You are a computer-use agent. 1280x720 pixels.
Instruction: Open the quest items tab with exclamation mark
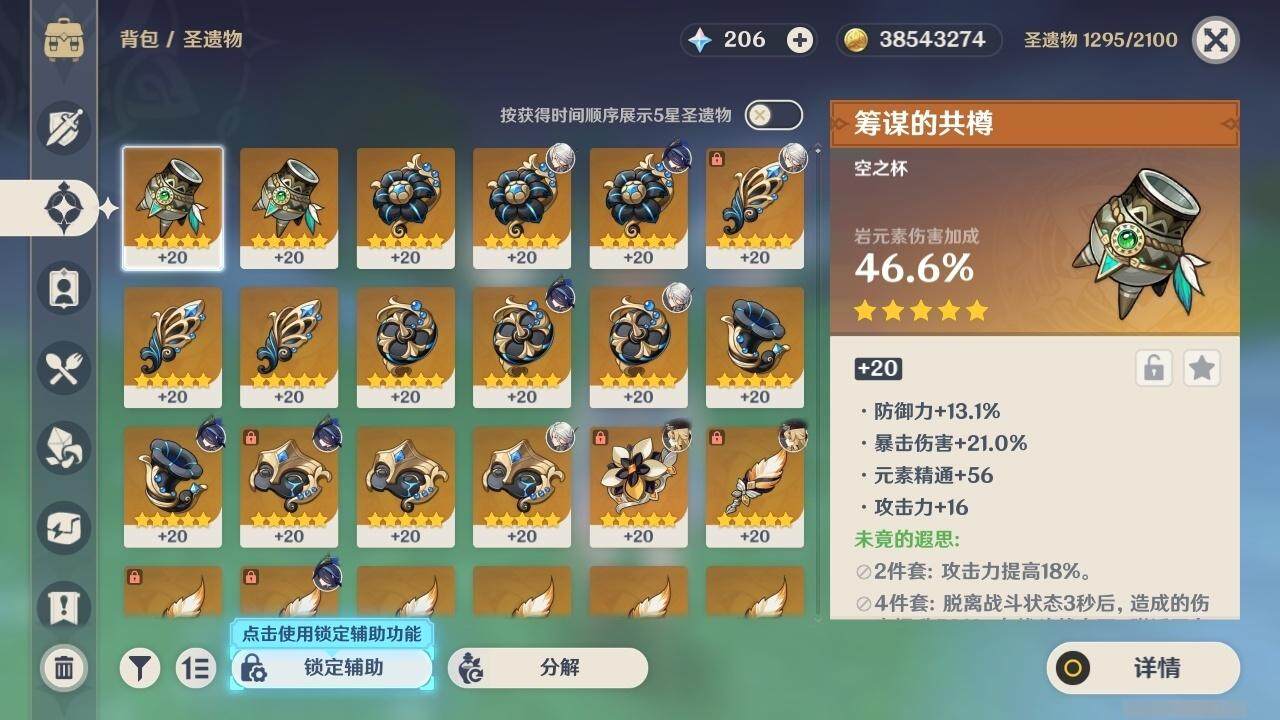click(x=64, y=606)
